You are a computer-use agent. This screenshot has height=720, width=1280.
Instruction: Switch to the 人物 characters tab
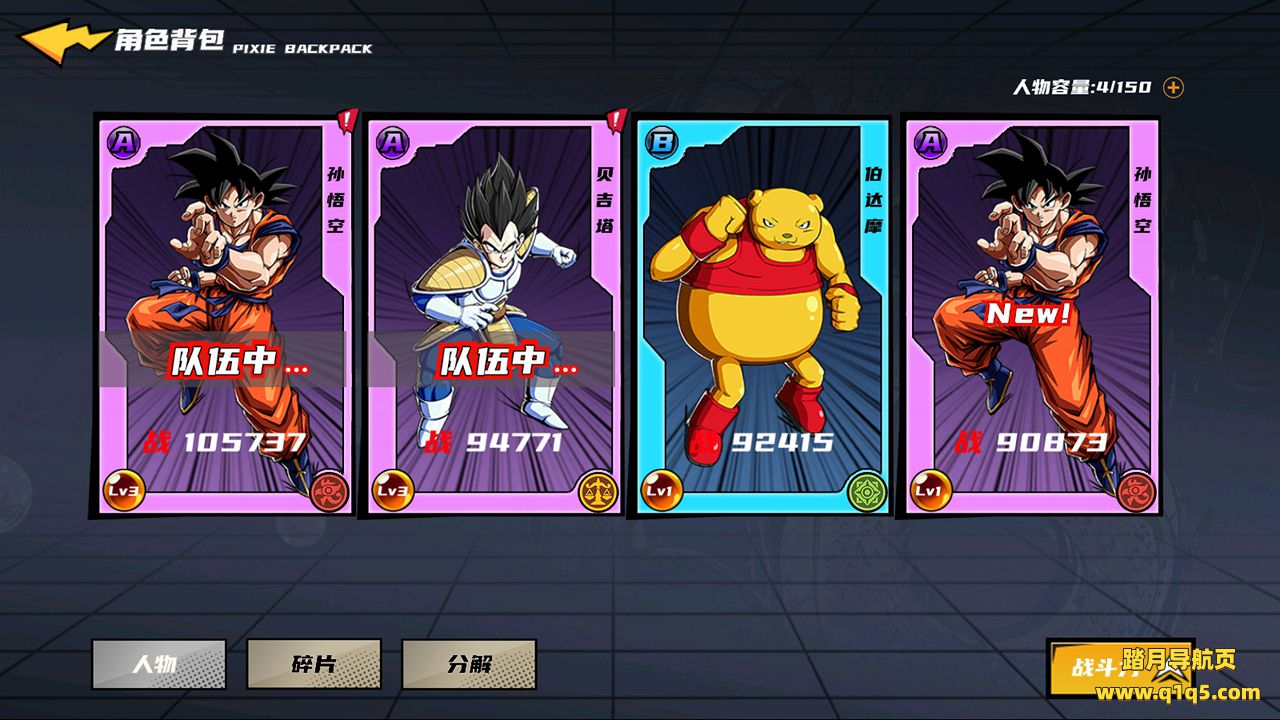[158, 664]
